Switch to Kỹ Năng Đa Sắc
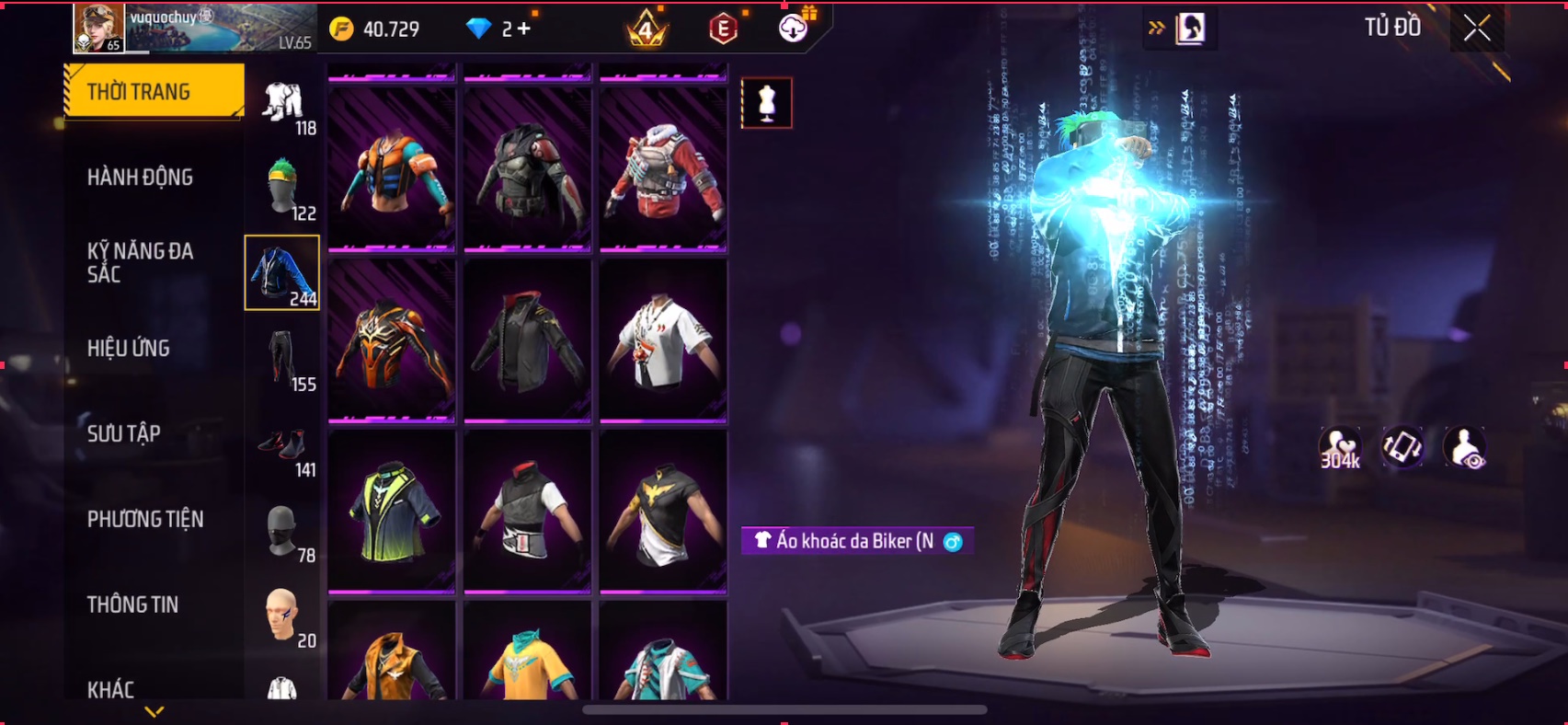 (140, 262)
